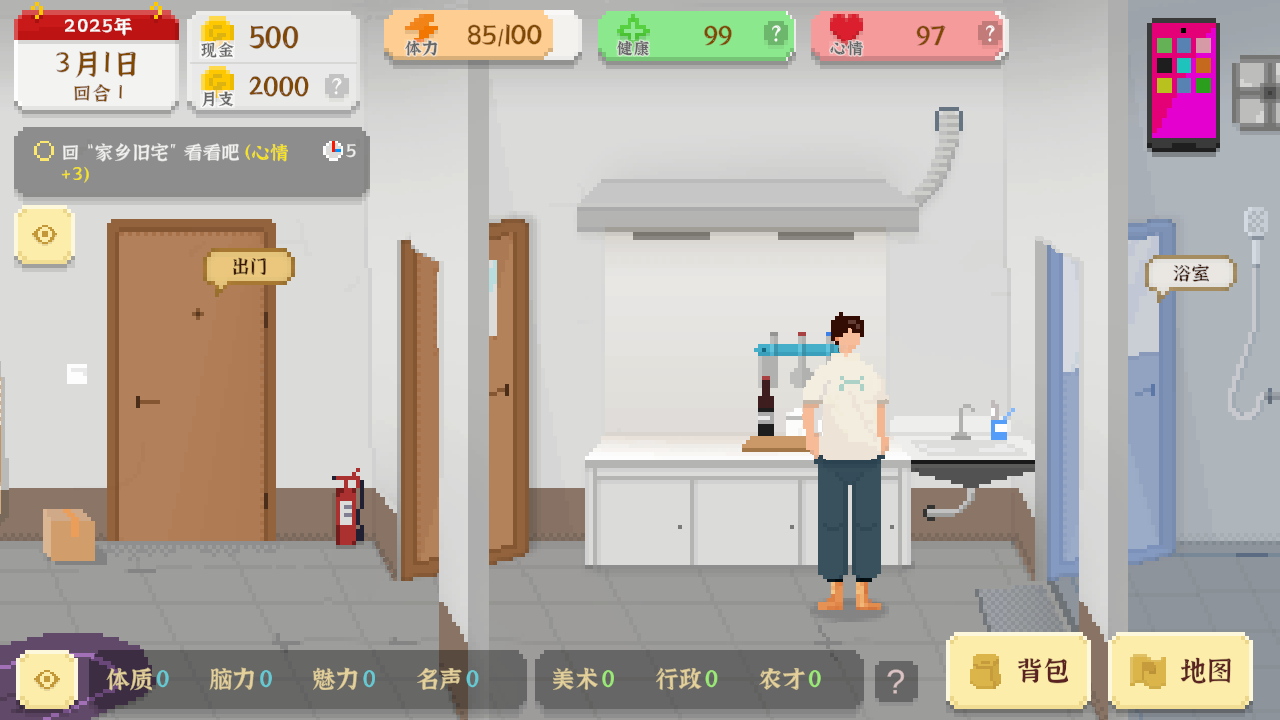Click the ? beside the skill stats bar

point(894,679)
